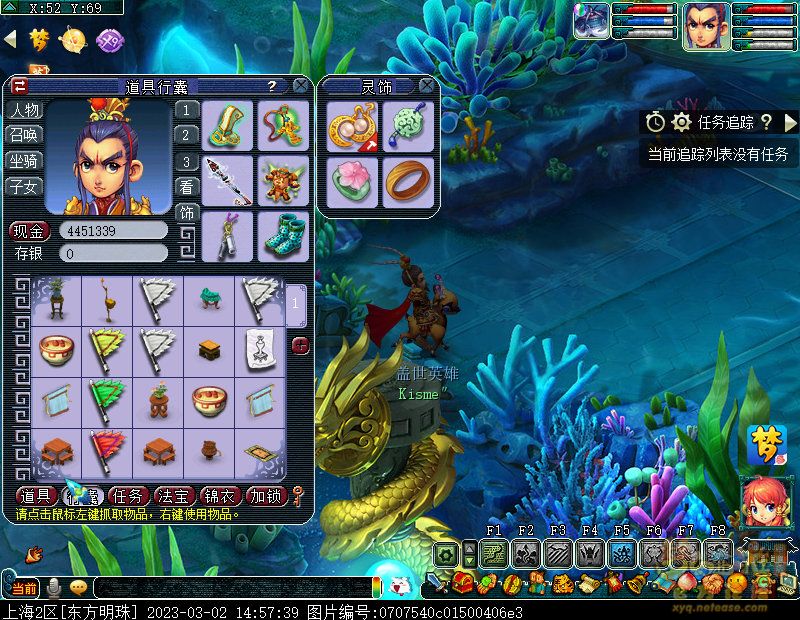Click the player portrait at top right
The image size is (800, 620).
(x=705, y=25)
